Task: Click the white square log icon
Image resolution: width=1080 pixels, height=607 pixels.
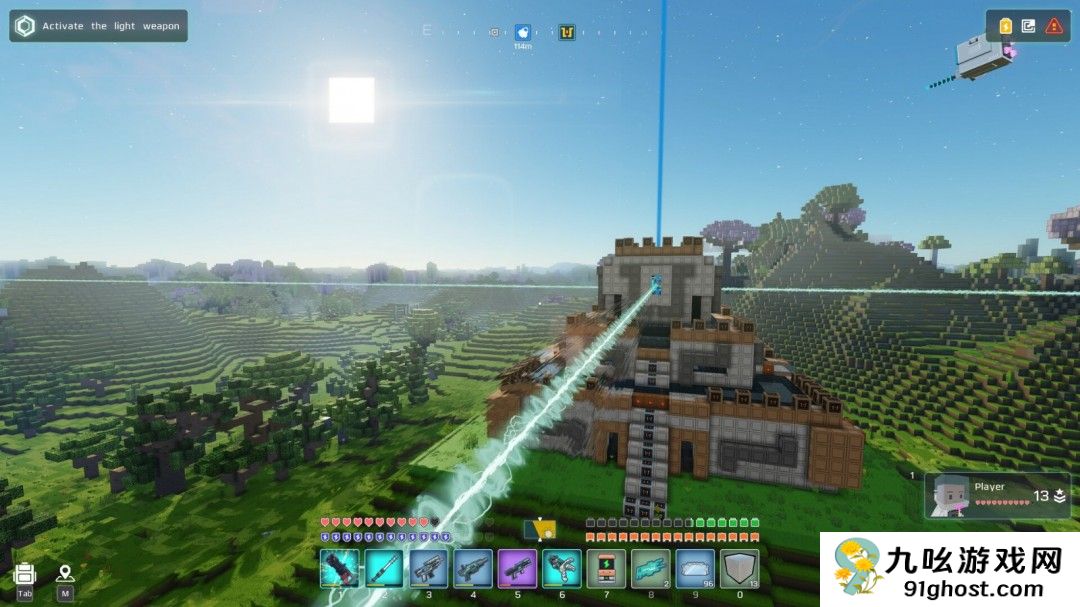Action: tap(1029, 26)
